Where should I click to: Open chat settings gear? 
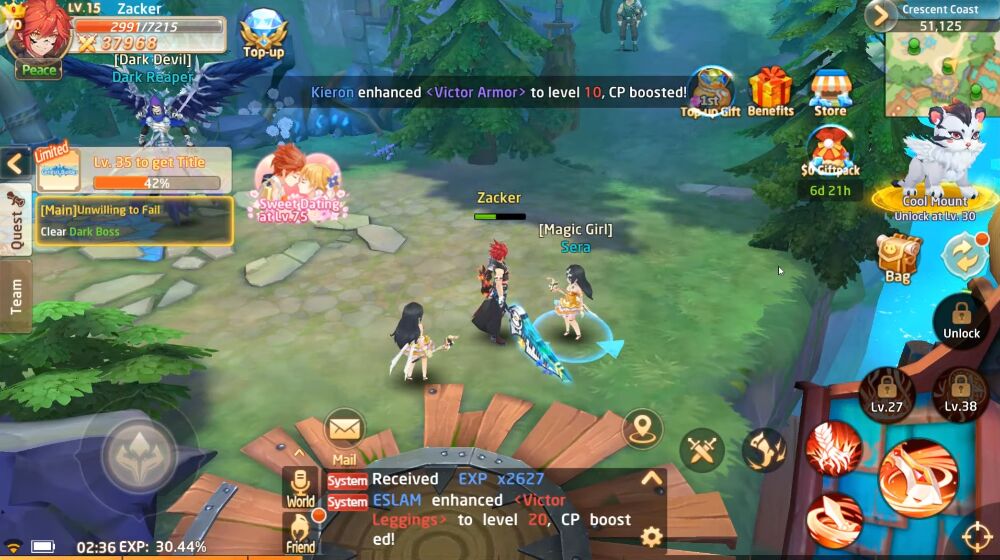(651, 536)
